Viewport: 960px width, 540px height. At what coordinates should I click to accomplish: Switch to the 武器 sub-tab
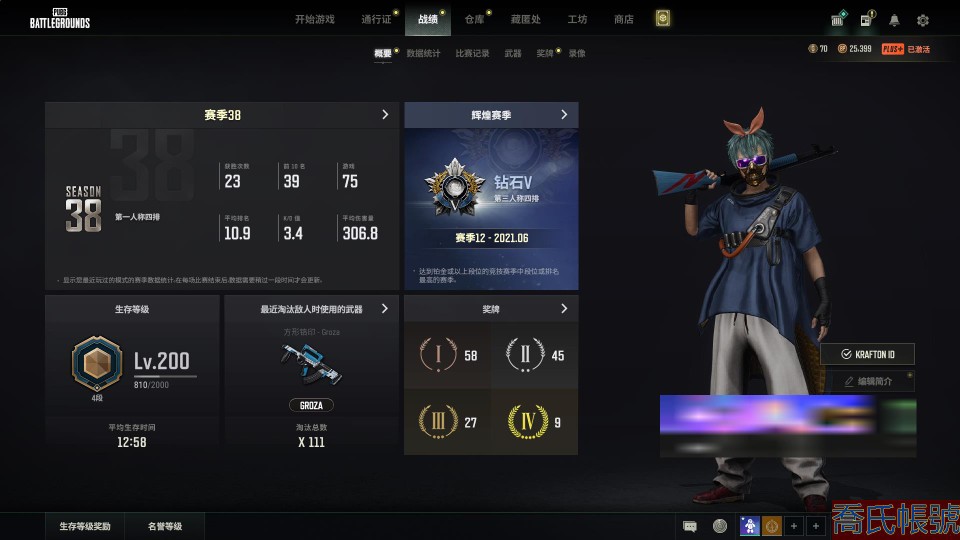pyautogui.click(x=513, y=53)
